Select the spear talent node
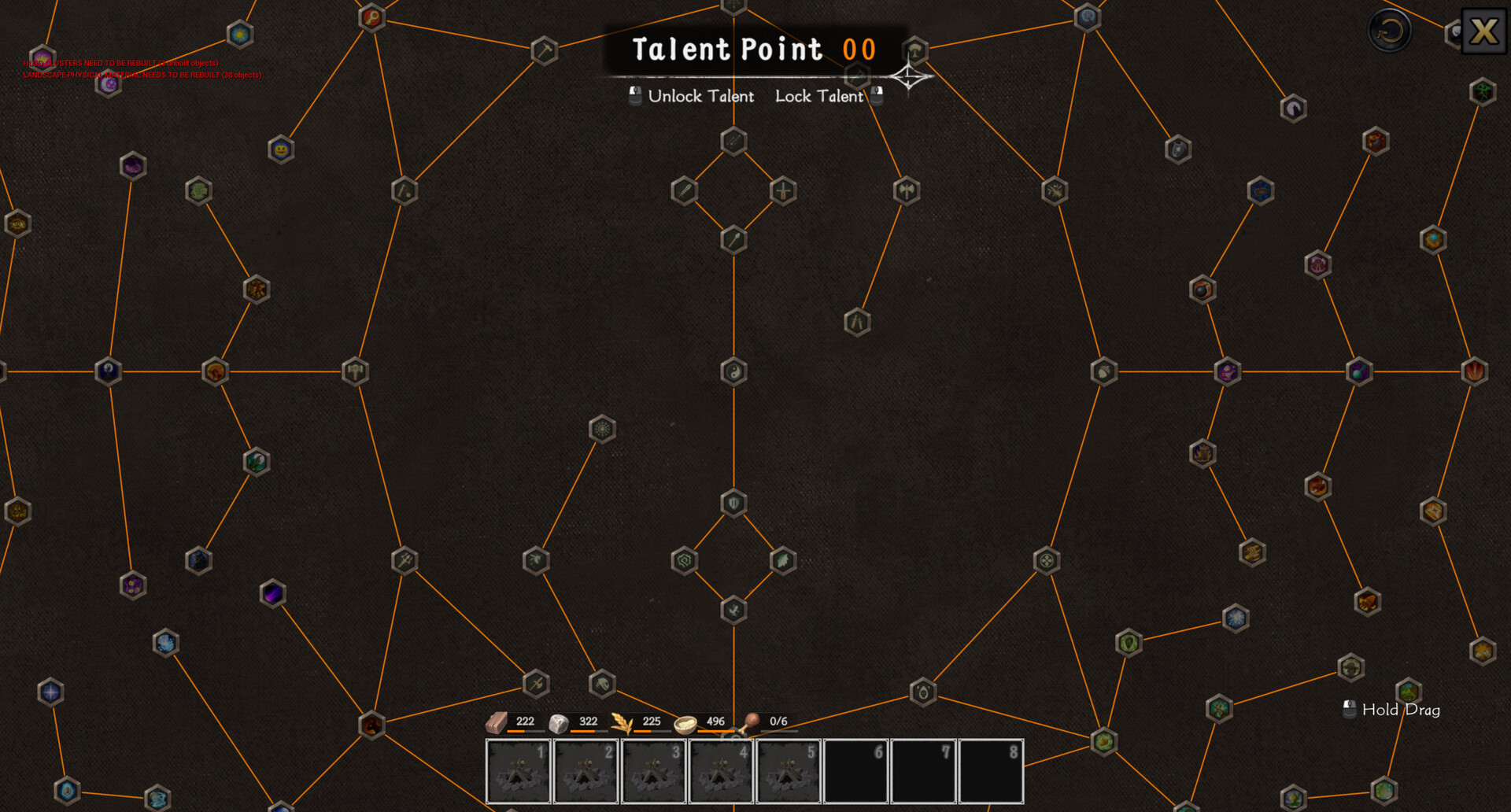This screenshot has height=812, width=1511. tap(732, 240)
